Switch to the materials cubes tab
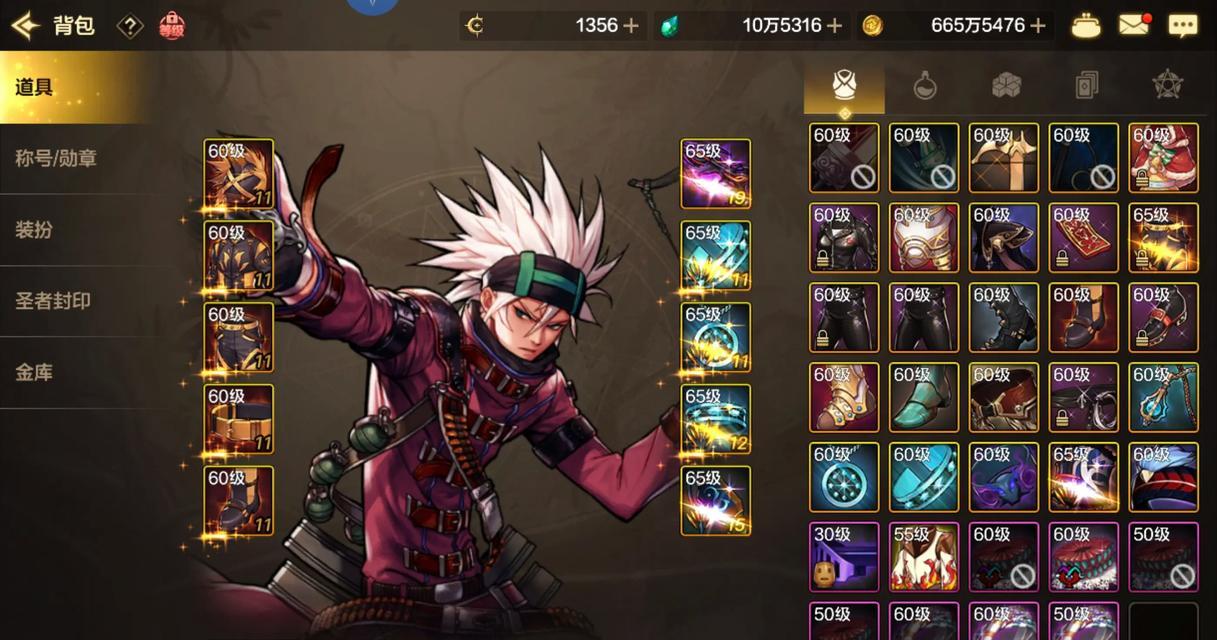Screen dimensions: 1217x640 pyautogui.click(x=1006, y=86)
